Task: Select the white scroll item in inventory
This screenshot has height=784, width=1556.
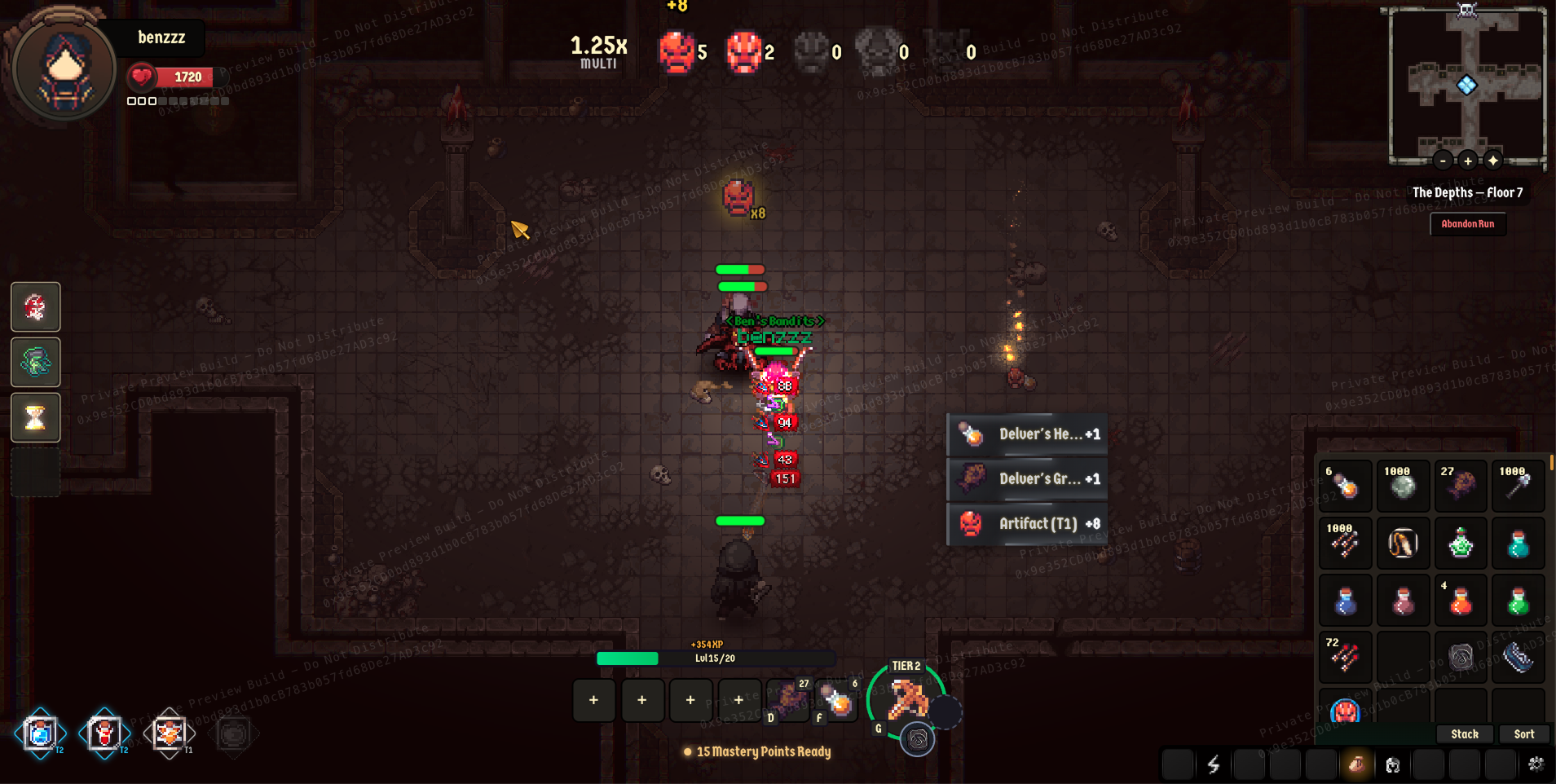Action: [1403, 544]
